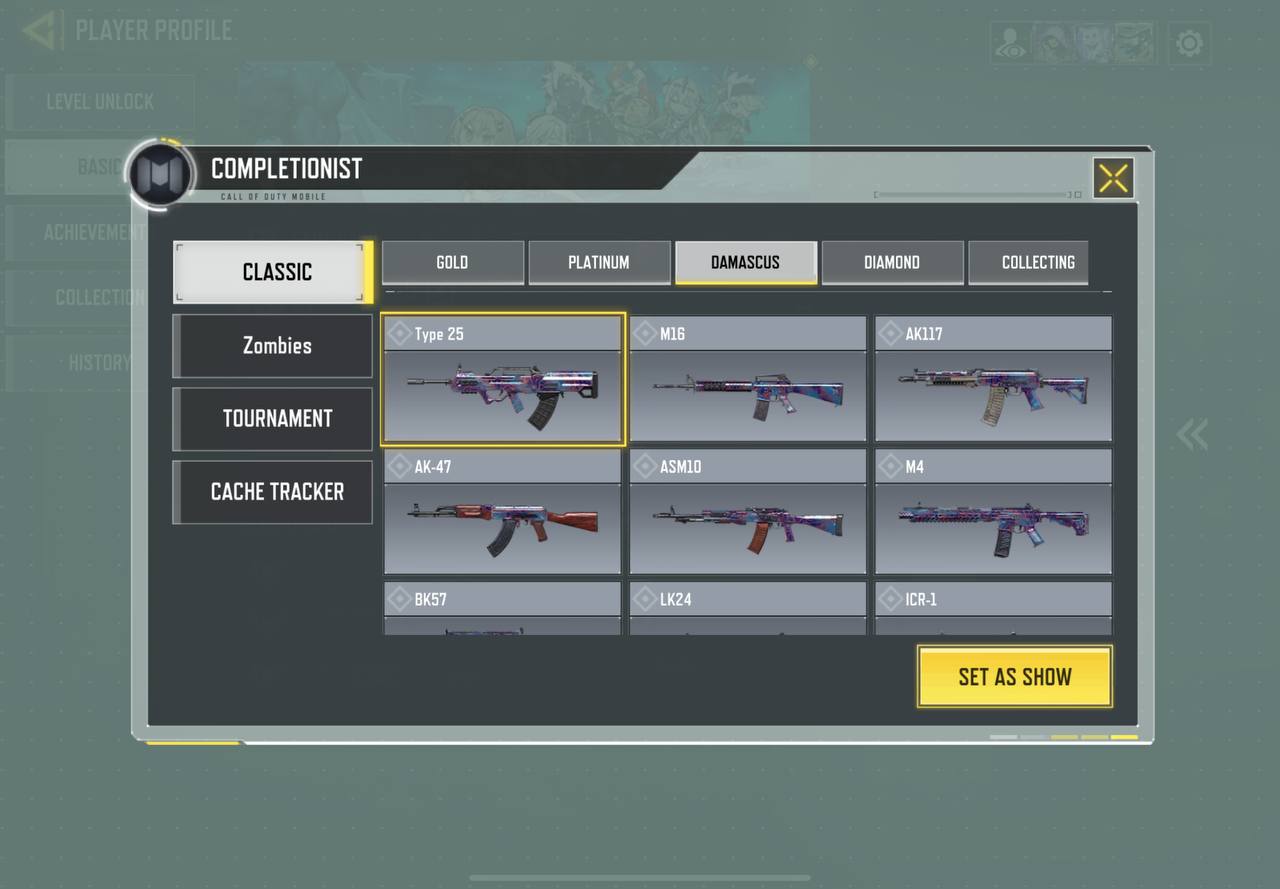Click the Set As Show button
1280x889 pixels.
(1014, 677)
